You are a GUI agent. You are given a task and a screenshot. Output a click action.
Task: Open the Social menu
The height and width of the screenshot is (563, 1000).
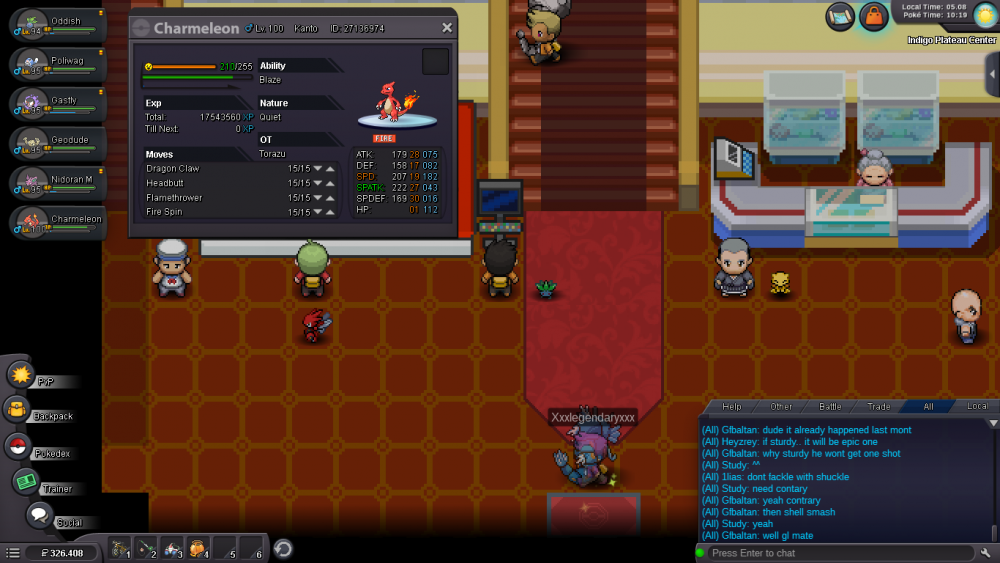[39, 516]
